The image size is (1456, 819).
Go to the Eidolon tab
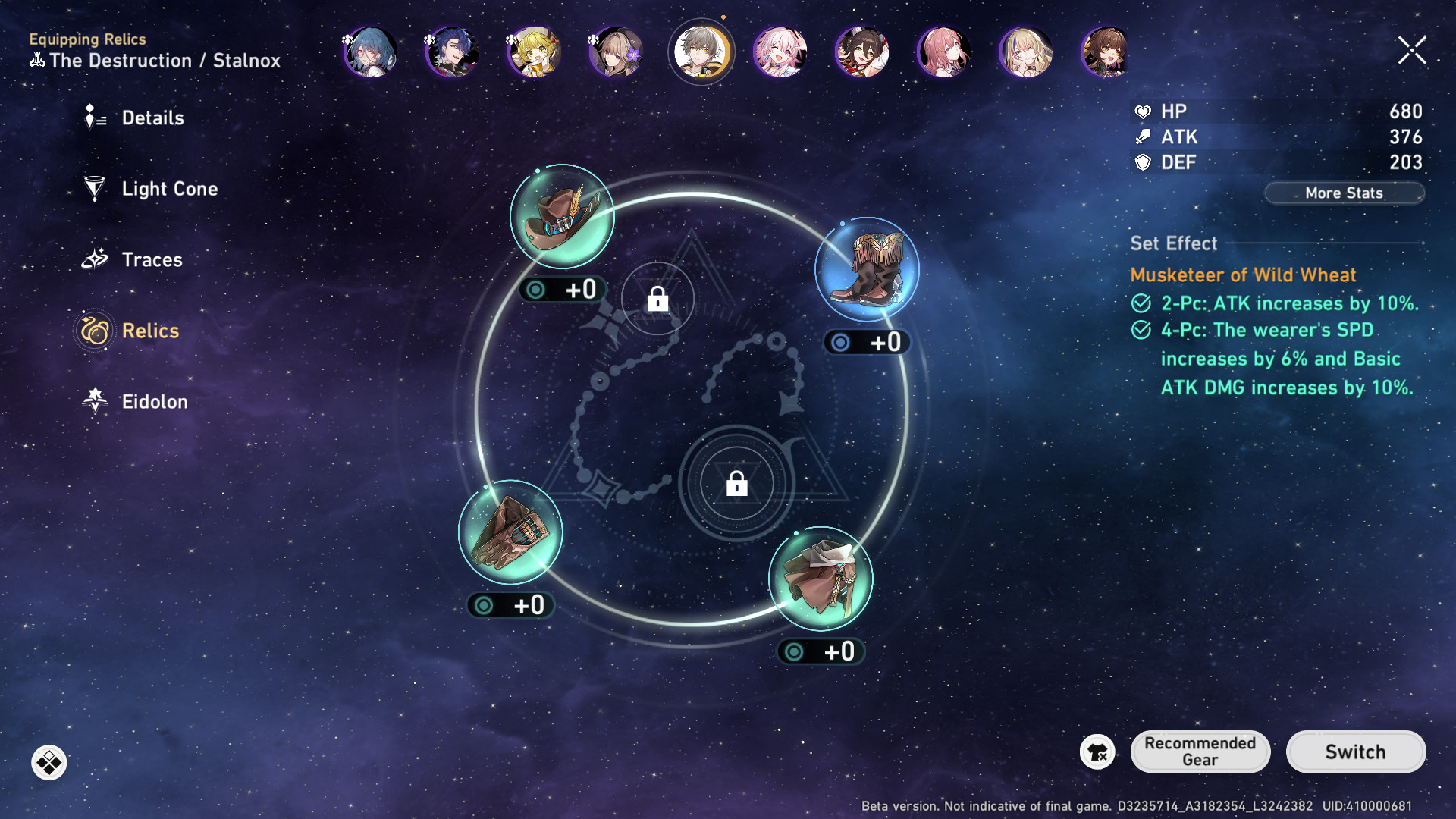(154, 402)
